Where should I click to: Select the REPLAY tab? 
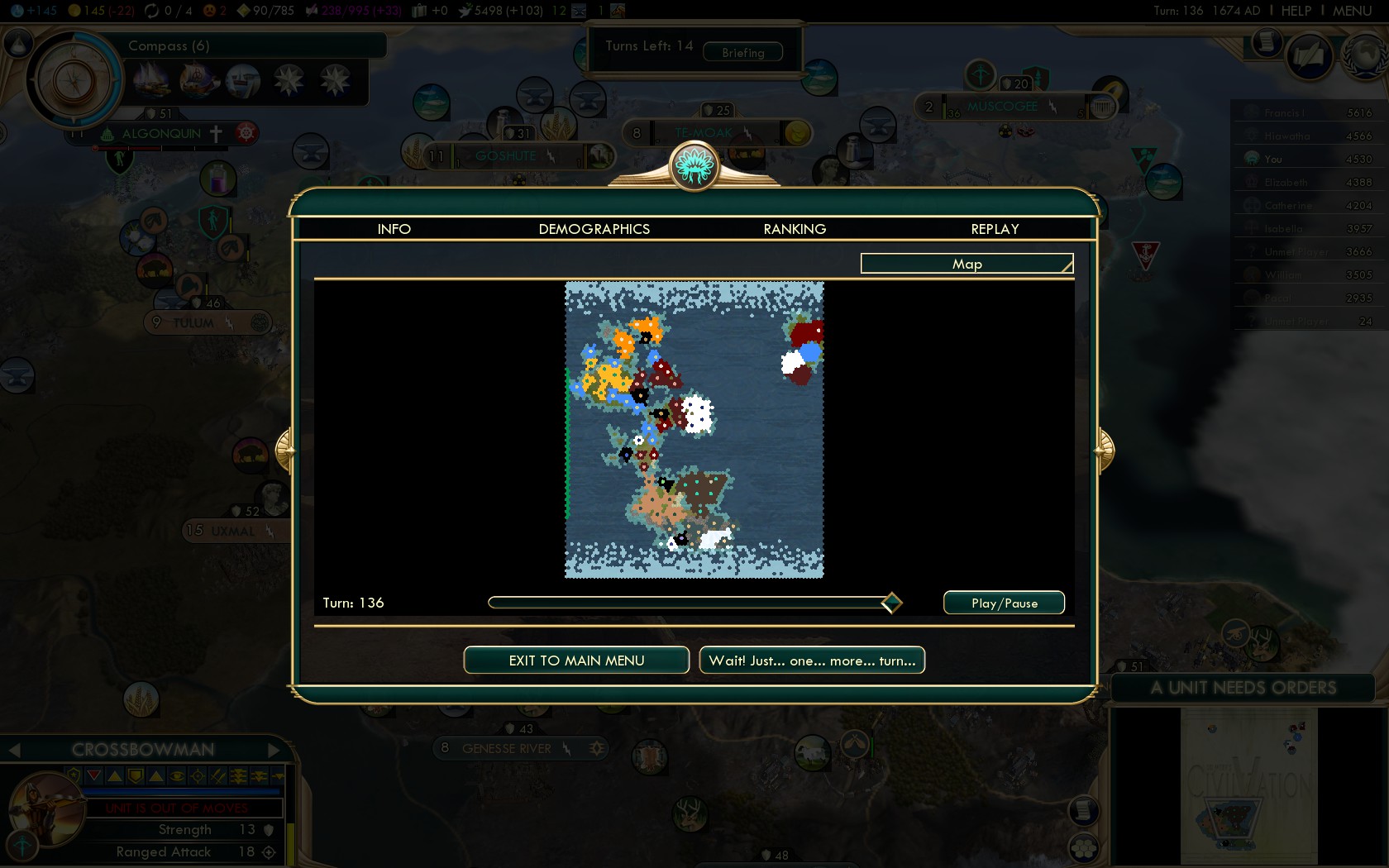tap(995, 229)
